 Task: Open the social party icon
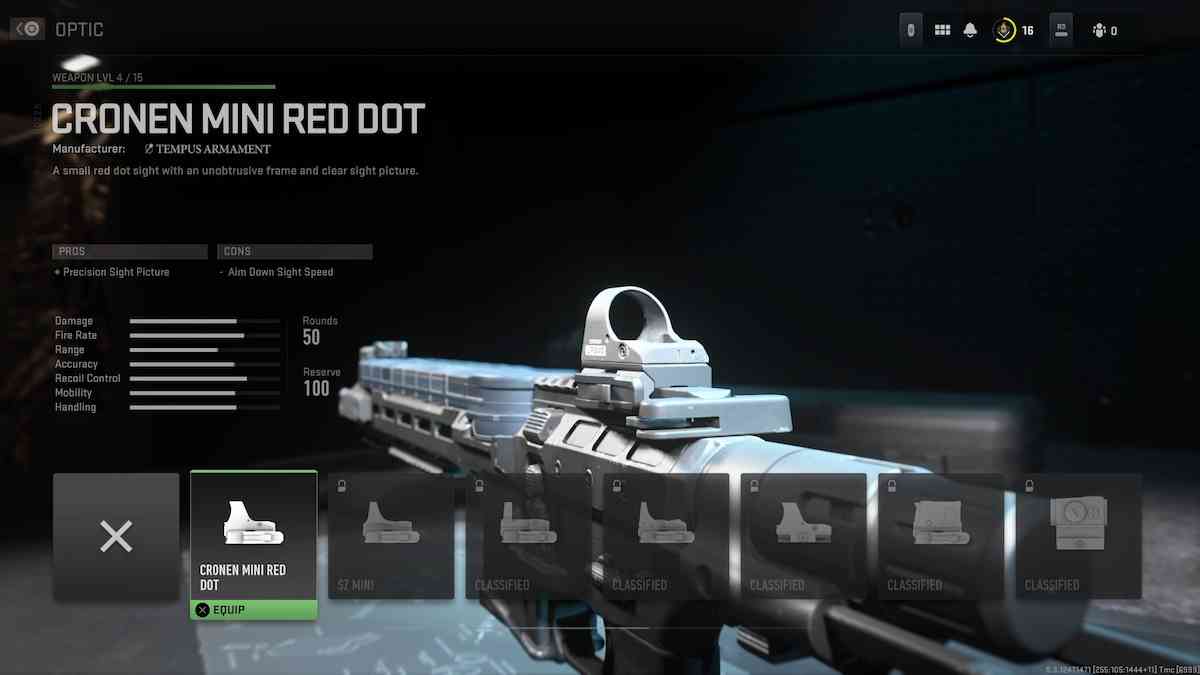point(1100,31)
